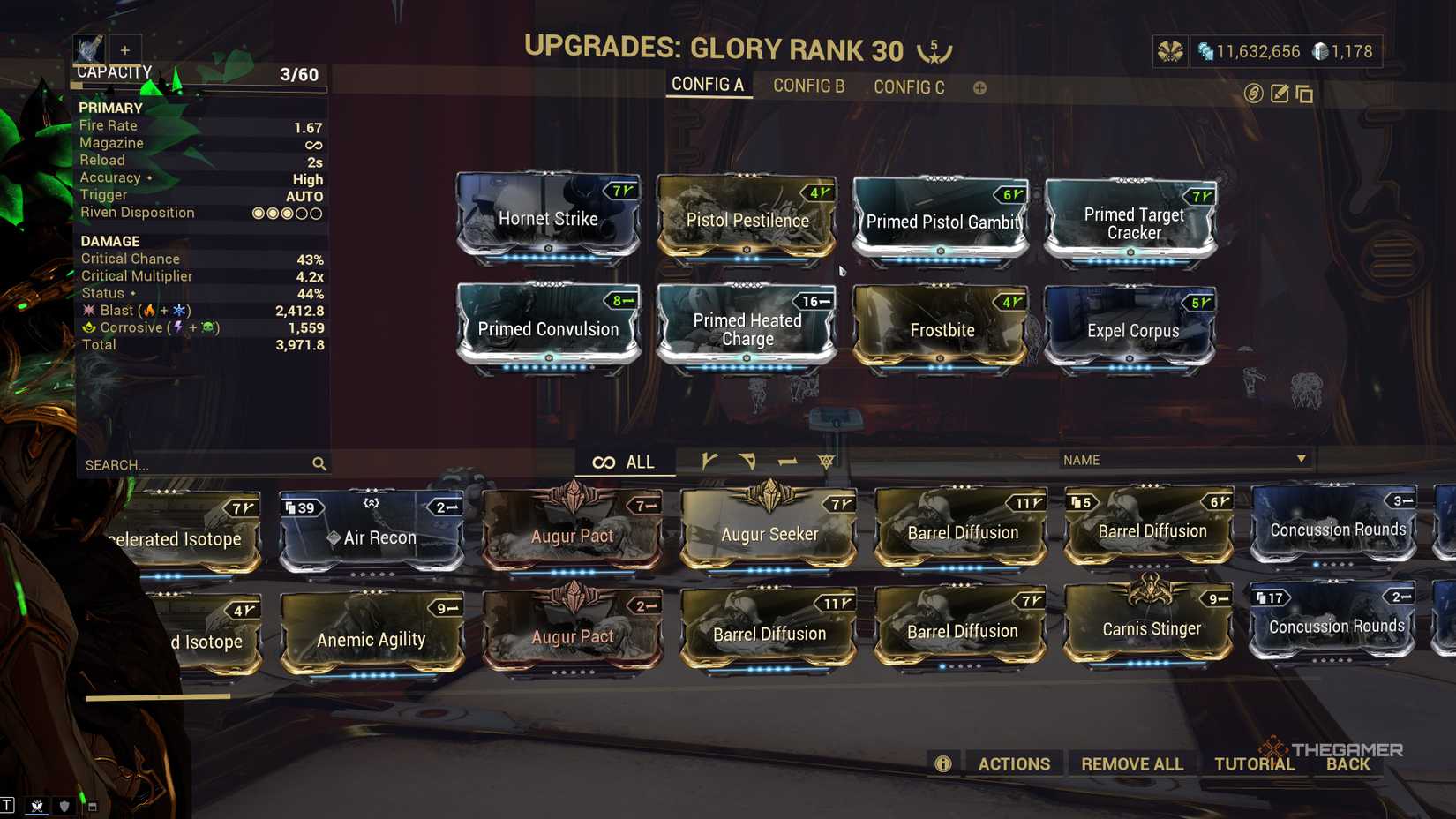Select the Naramon polarity filter icon
1456x819 pixels.
tap(788, 461)
